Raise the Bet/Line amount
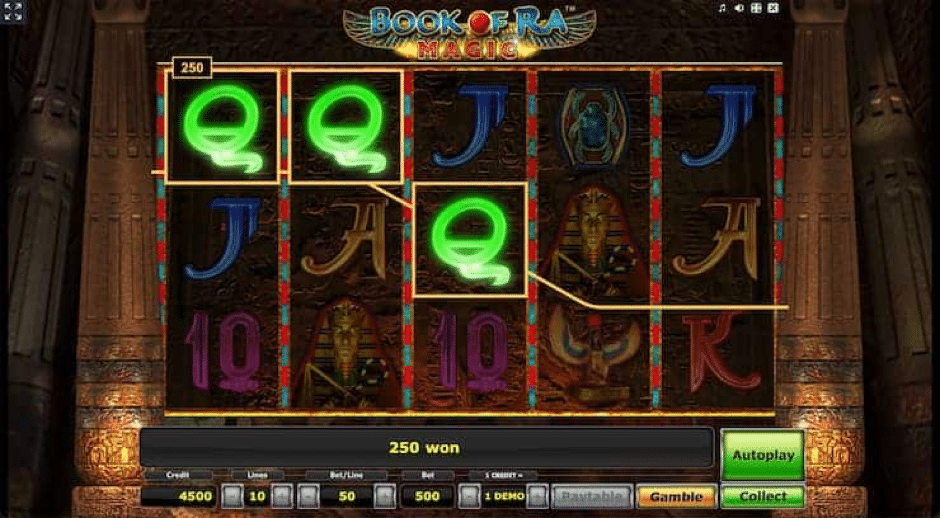 (384, 496)
